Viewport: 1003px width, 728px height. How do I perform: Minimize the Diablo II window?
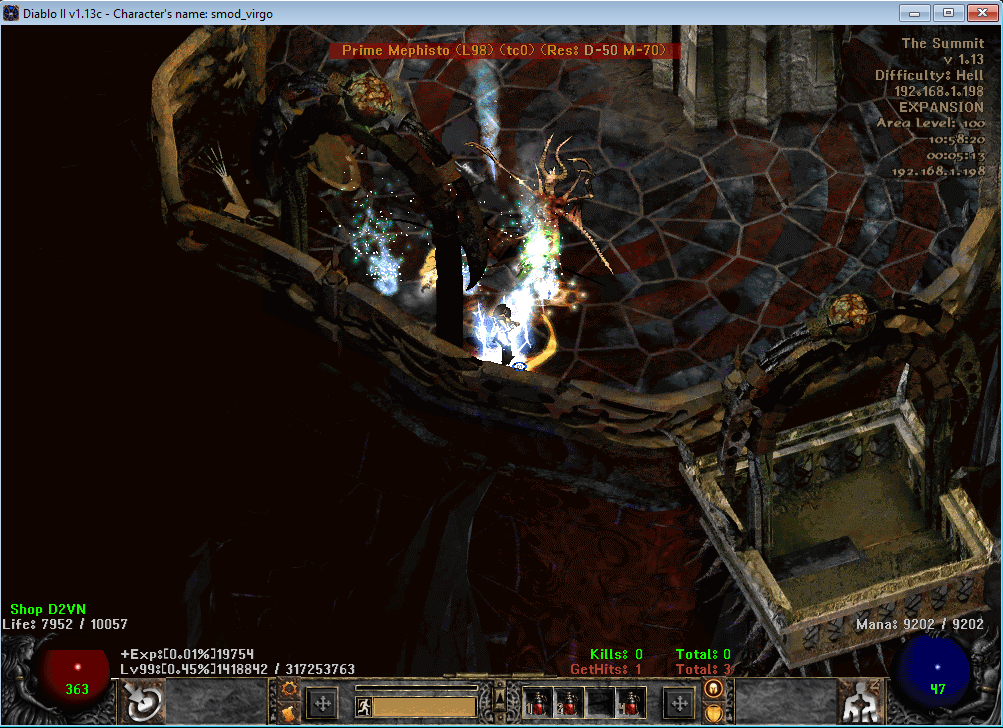[x=915, y=13]
